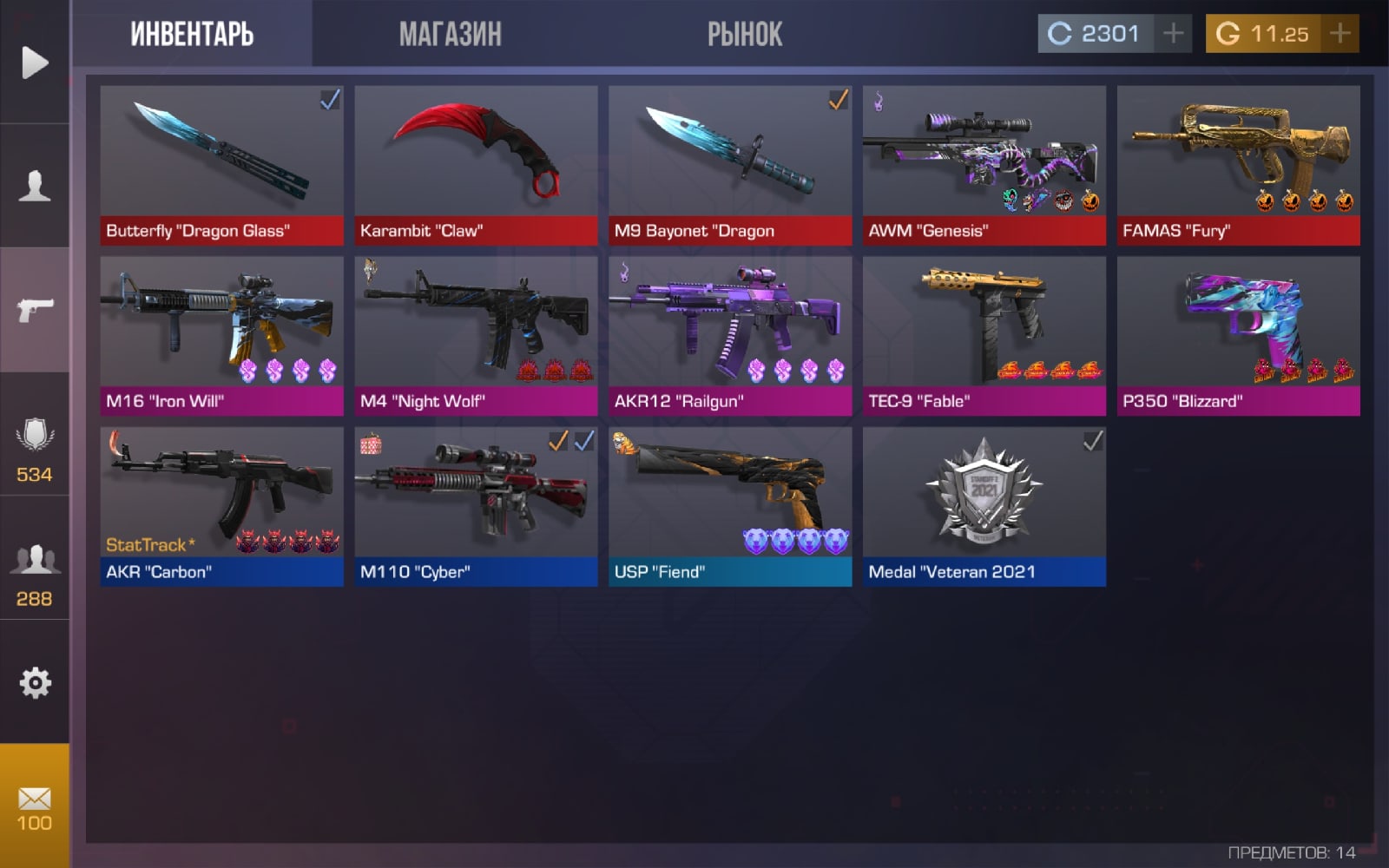Select the USP "Fiend" pistol

tap(730, 506)
